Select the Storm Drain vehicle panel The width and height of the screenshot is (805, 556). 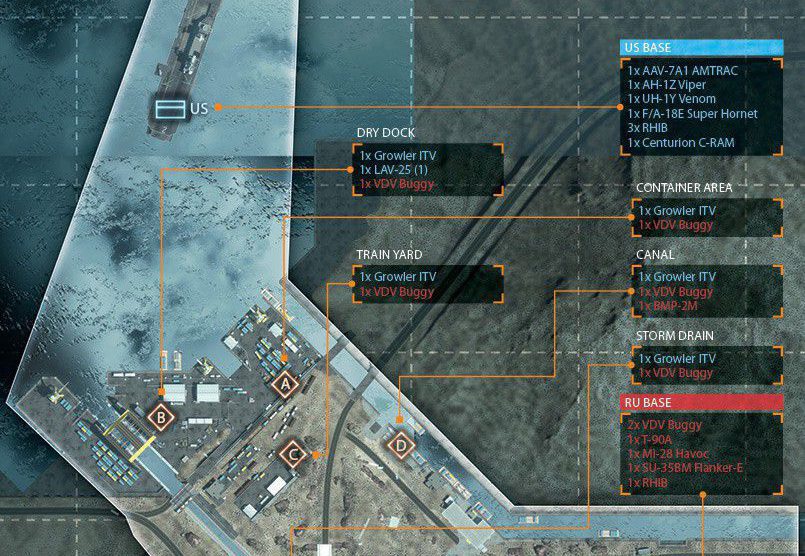[708, 366]
